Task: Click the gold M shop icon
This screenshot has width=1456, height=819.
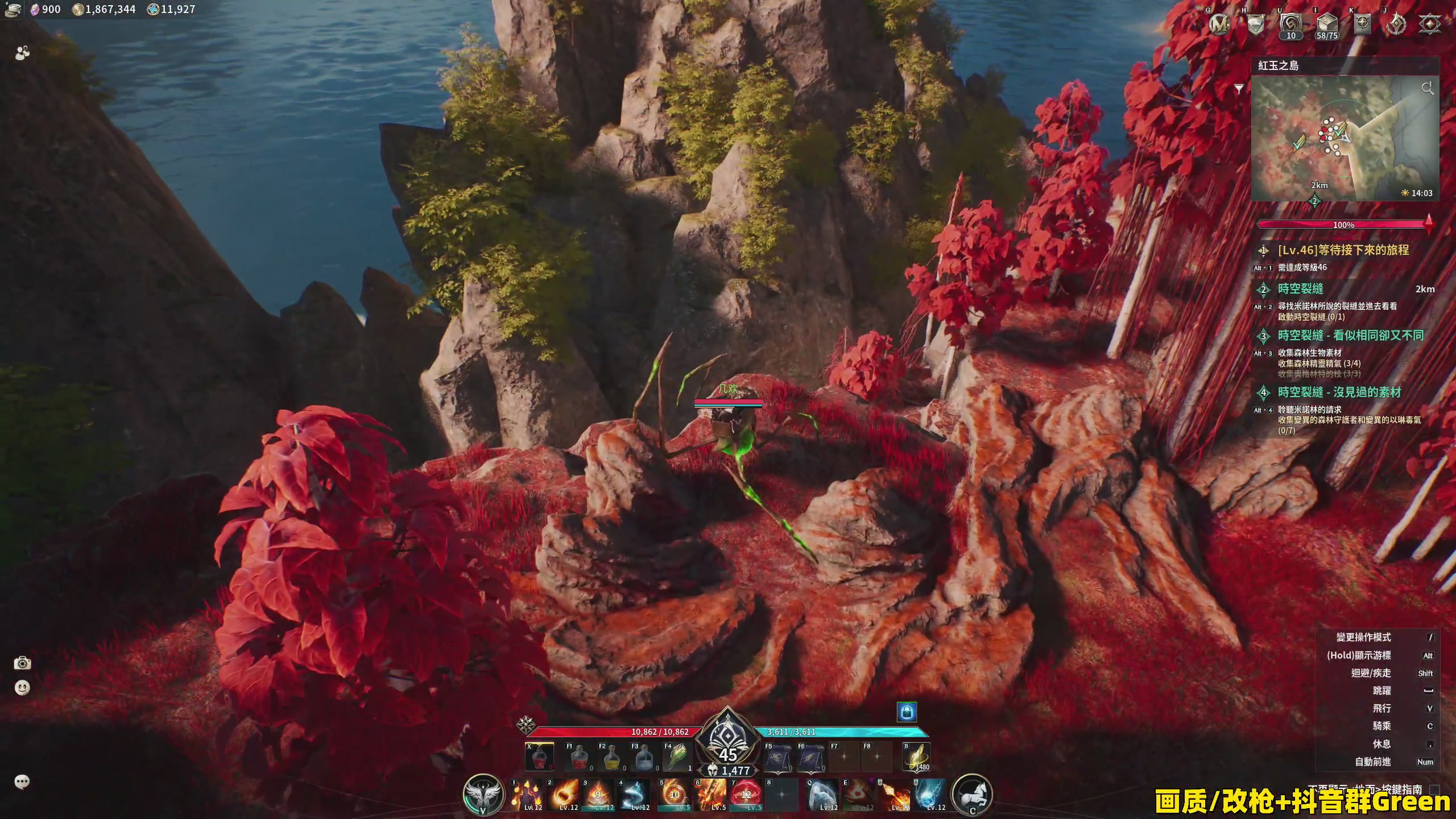Action: click(1219, 24)
